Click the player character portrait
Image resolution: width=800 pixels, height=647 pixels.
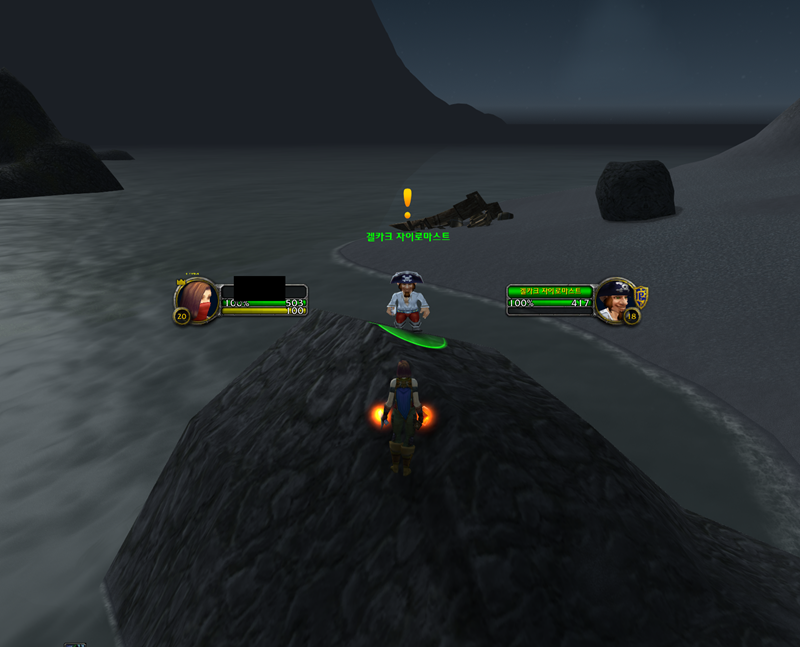tap(197, 299)
